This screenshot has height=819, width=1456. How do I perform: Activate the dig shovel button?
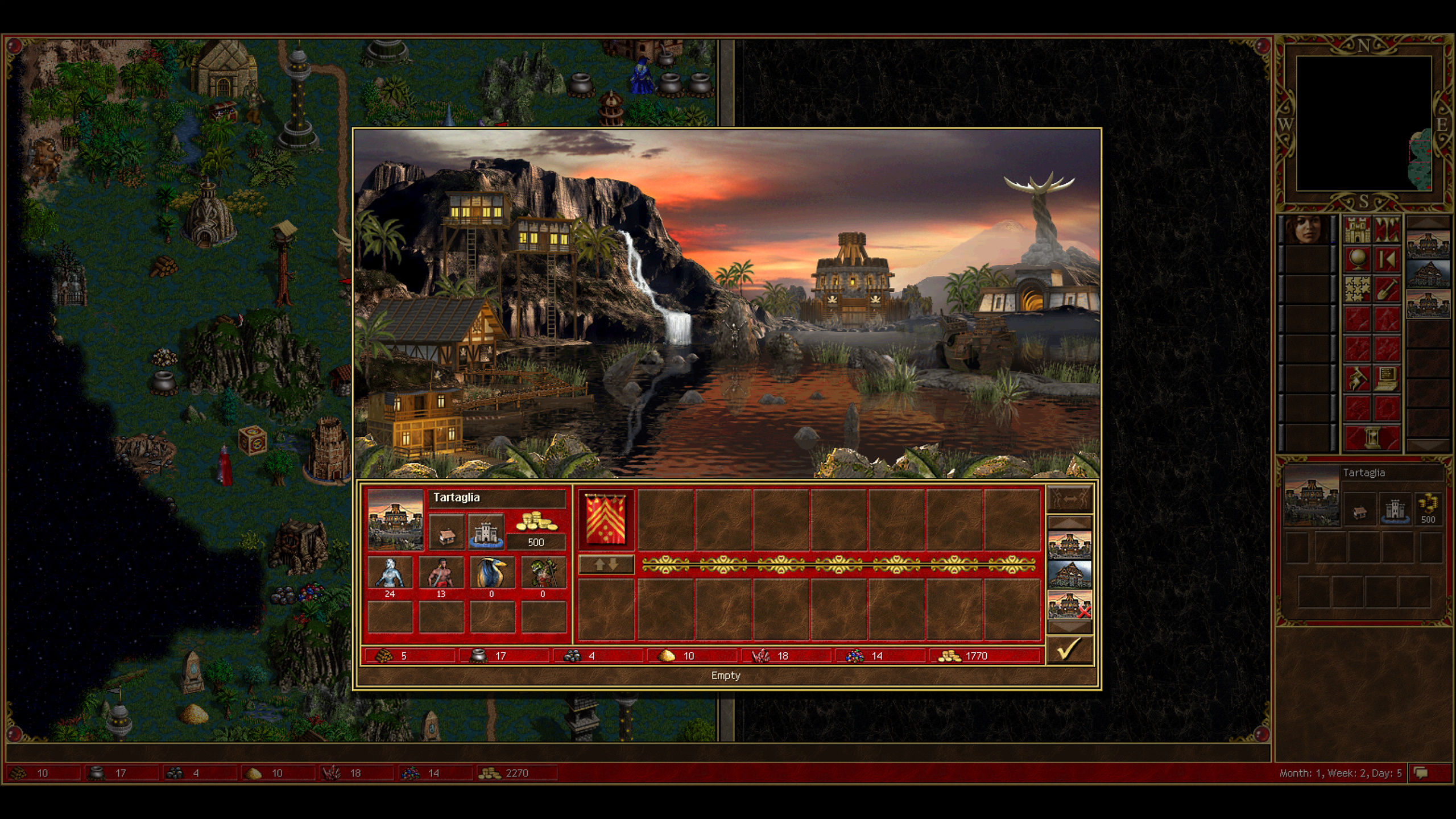1387,289
